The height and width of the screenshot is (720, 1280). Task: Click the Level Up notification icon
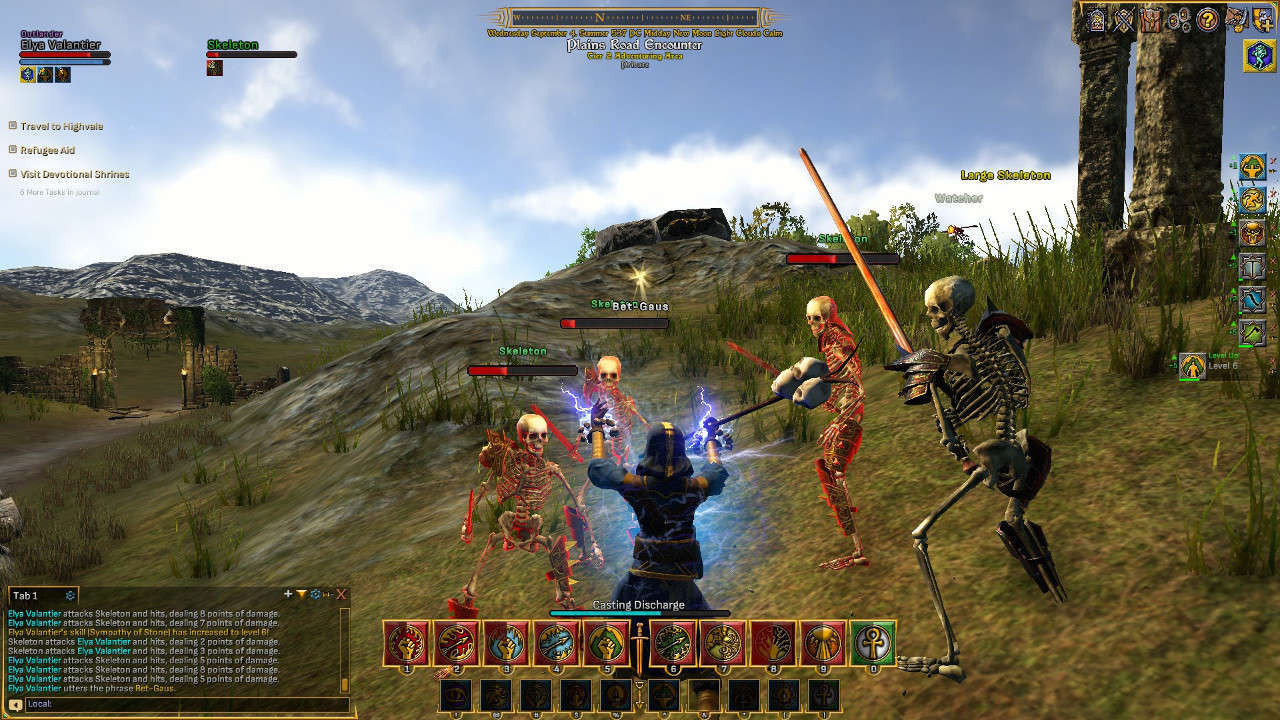(1191, 366)
